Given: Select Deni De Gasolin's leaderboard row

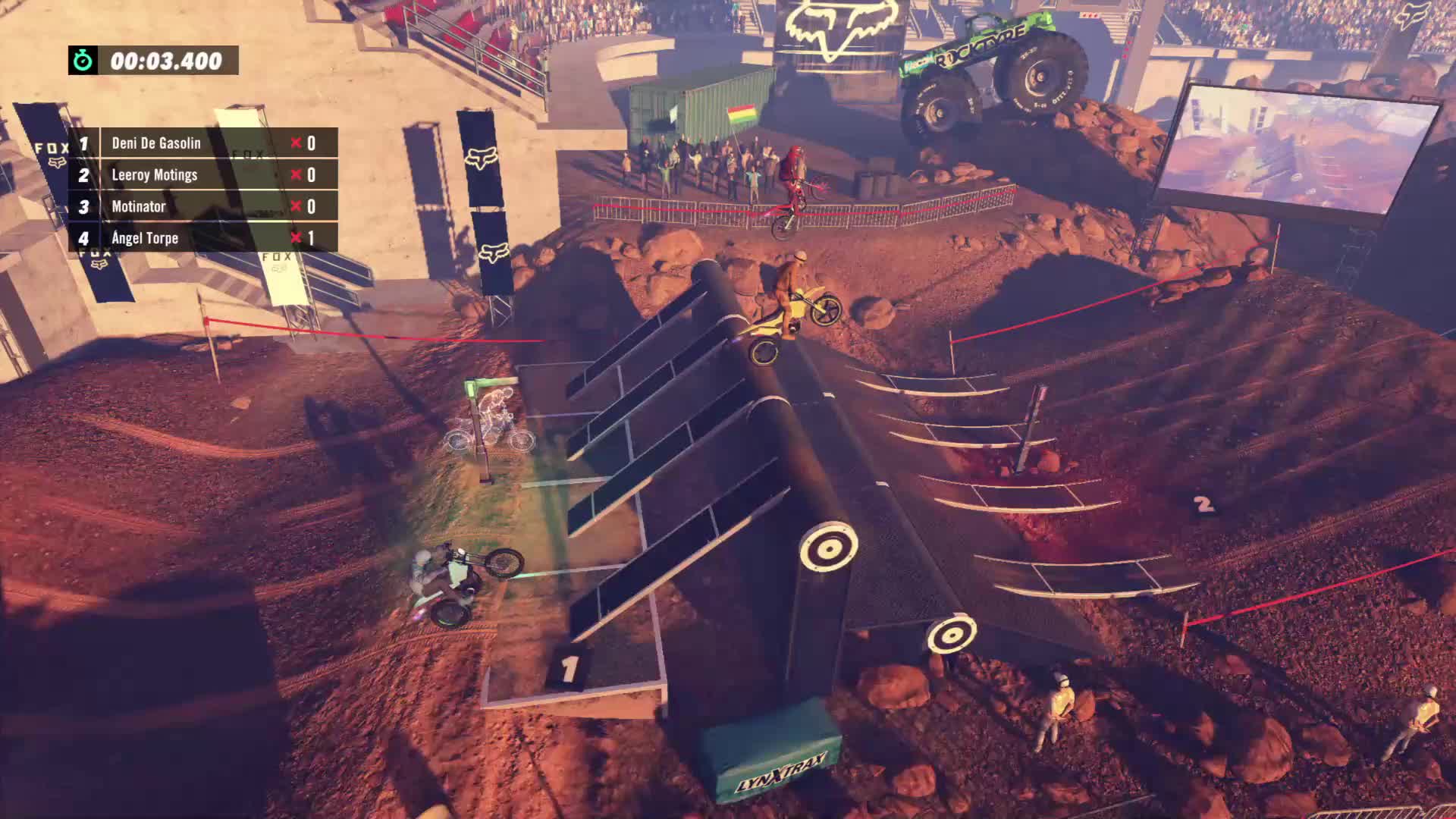Looking at the screenshot, I should point(202,143).
